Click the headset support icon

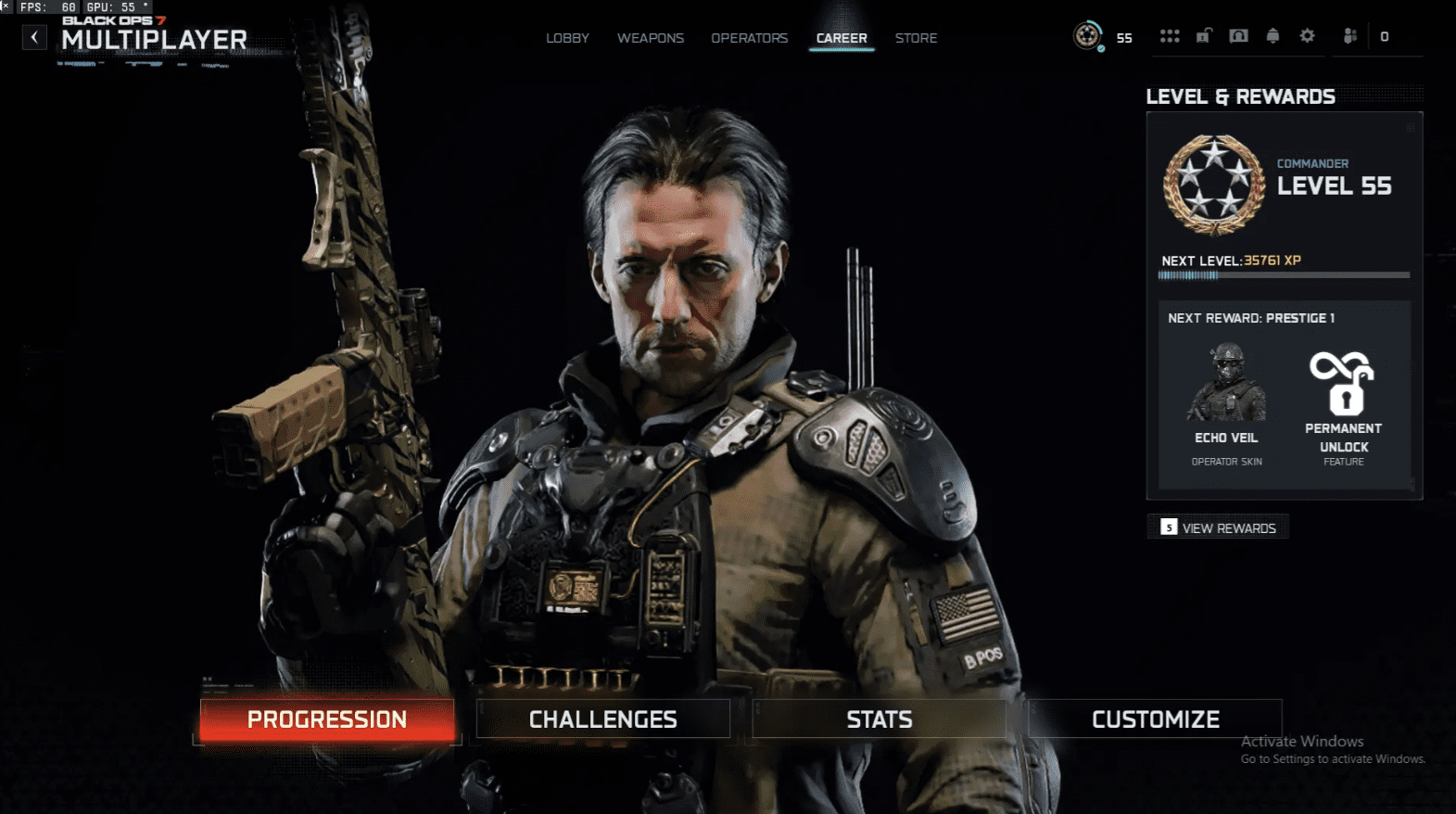click(1238, 35)
